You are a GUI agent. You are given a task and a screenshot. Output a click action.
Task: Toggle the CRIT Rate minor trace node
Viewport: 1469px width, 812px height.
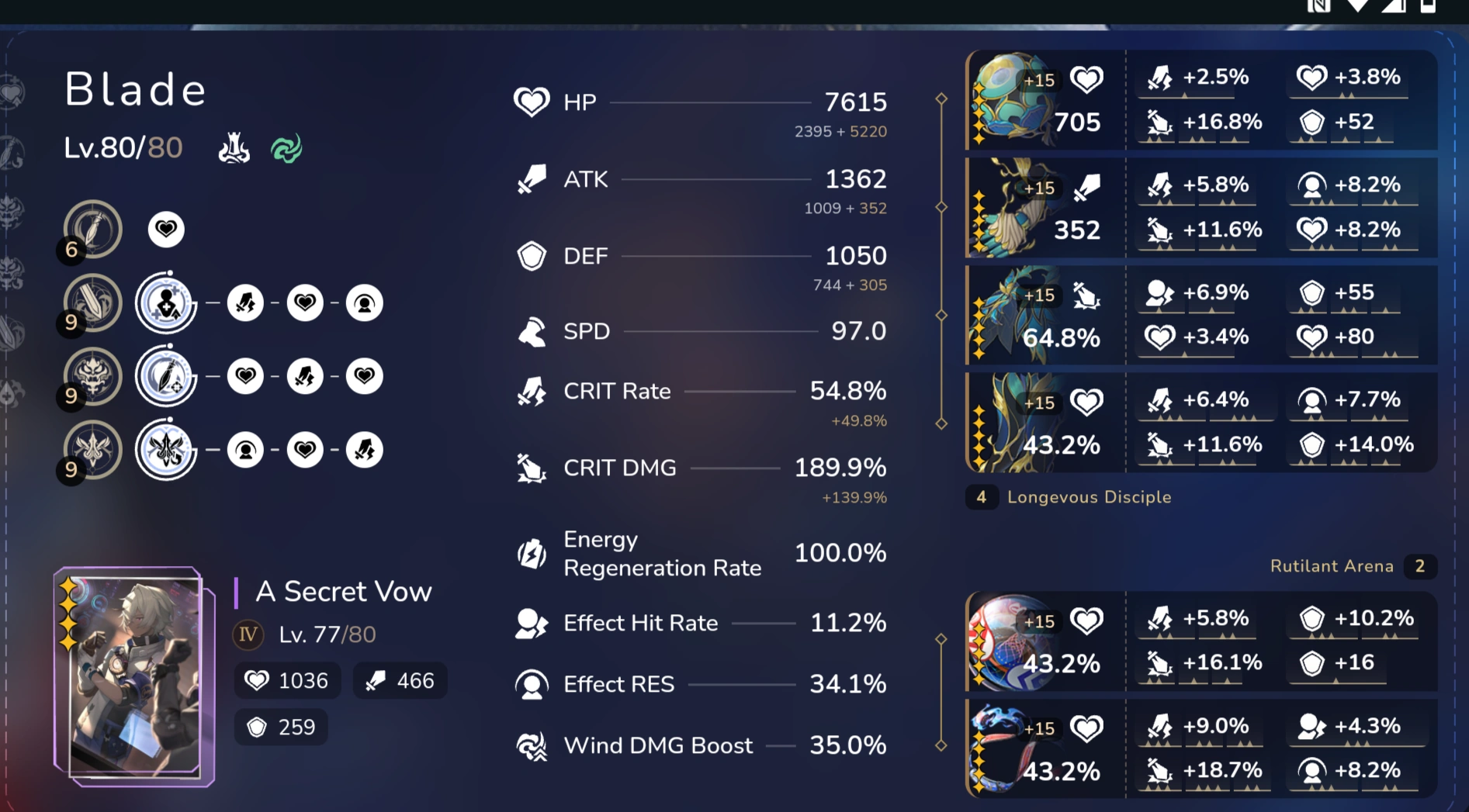click(x=246, y=302)
